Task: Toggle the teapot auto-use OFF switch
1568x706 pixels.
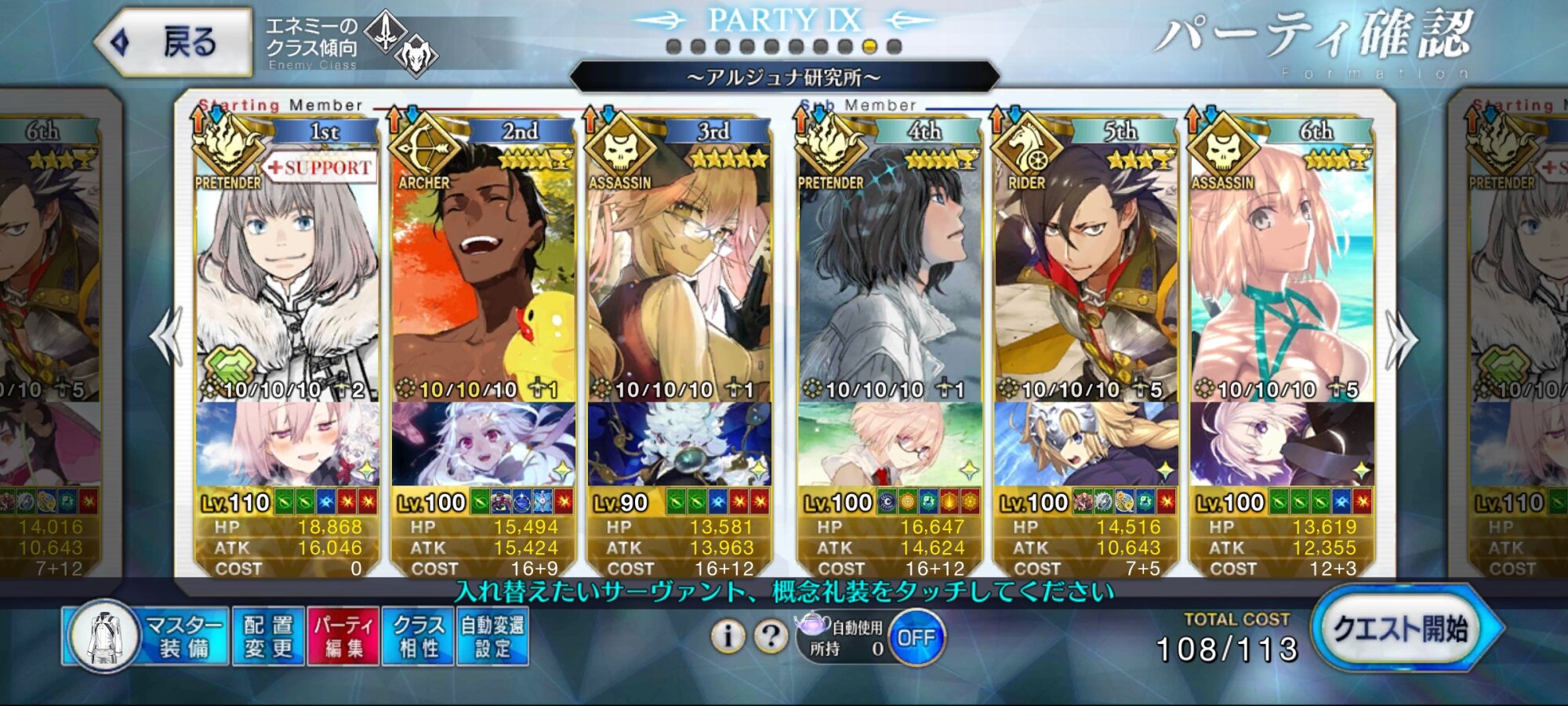Action: click(916, 638)
